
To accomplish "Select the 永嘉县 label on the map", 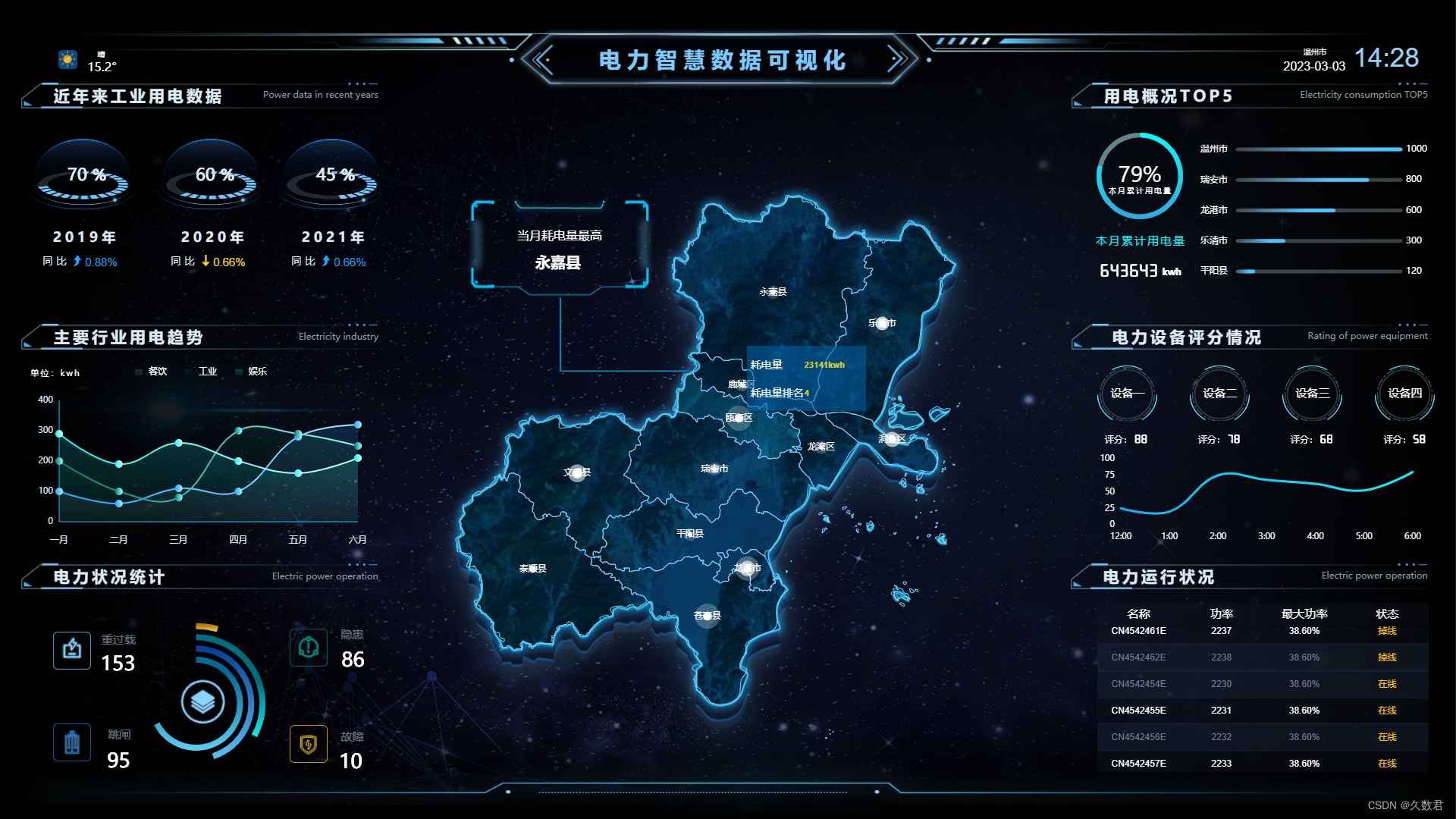I will [773, 292].
